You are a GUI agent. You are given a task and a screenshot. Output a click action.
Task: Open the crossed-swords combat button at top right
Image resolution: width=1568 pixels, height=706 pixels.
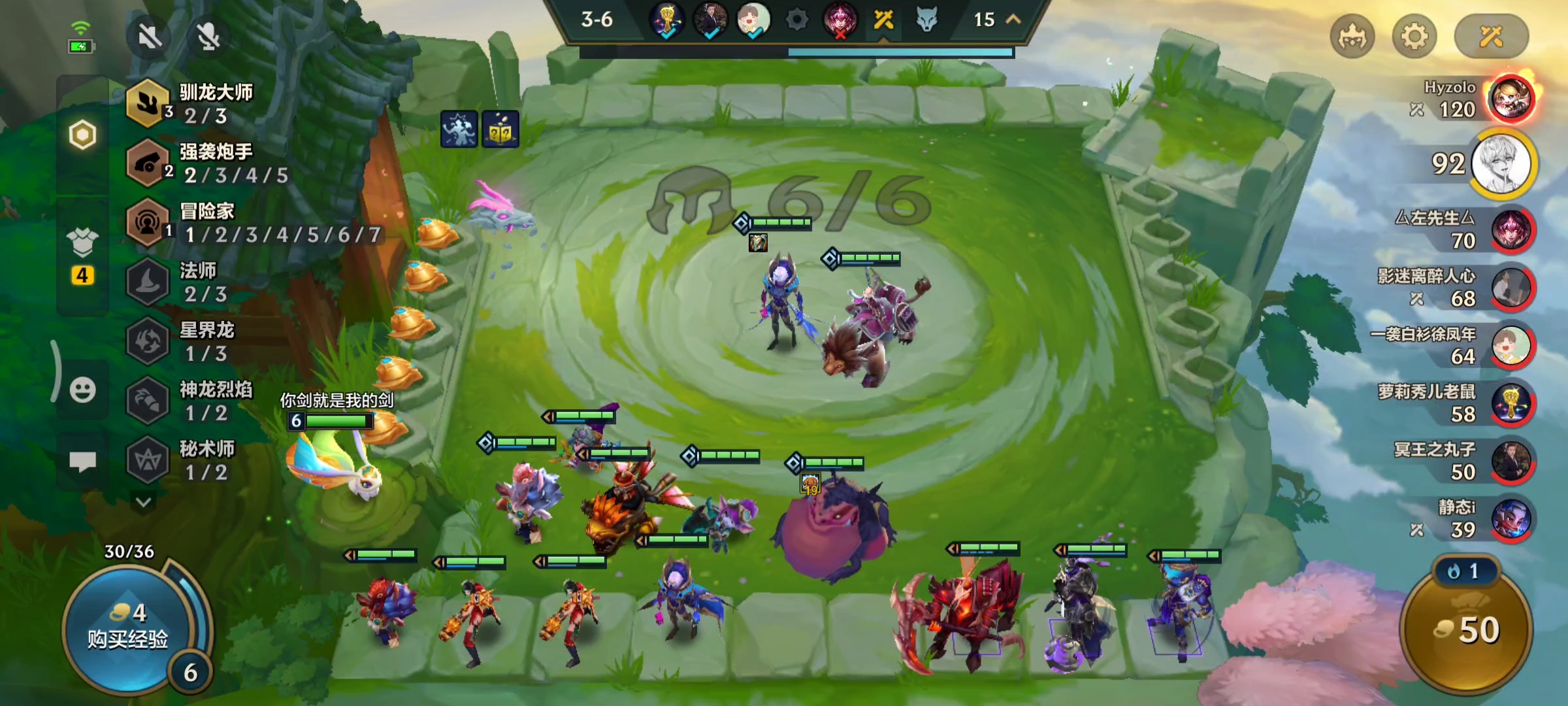tap(1491, 37)
